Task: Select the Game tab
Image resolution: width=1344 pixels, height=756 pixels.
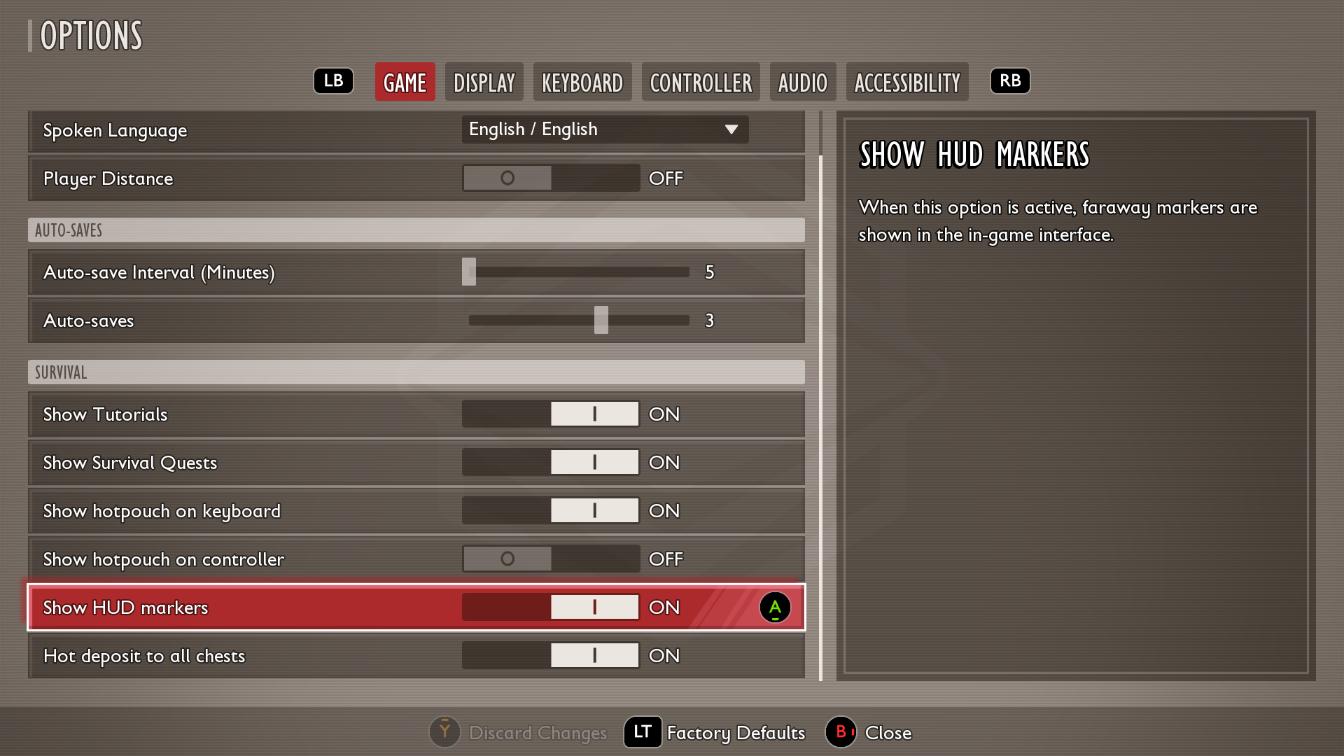Action: tap(405, 82)
